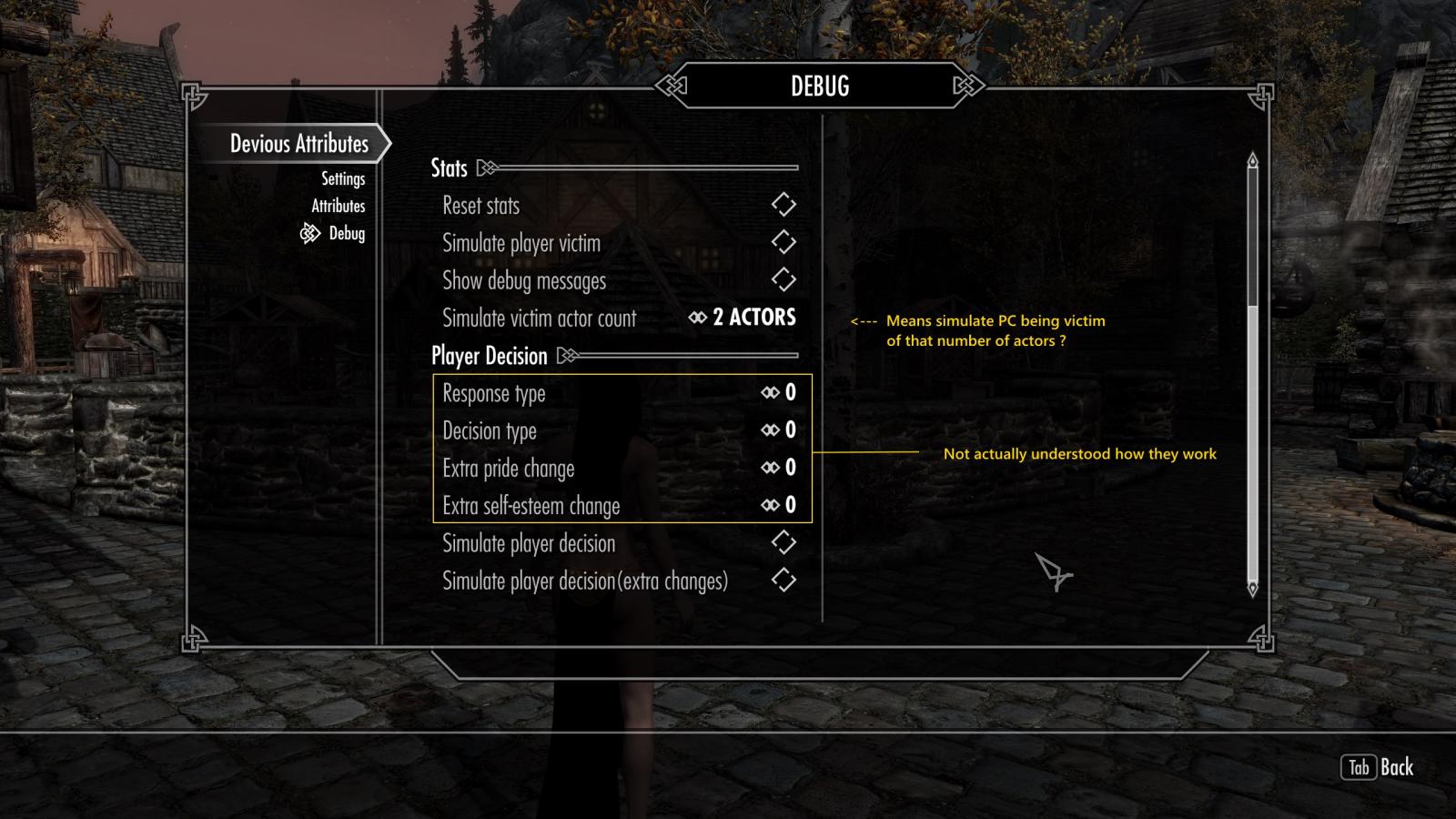Image resolution: width=1456 pixels, height=819 pixels.
Task: Open the Settings page
Action: 343,179
